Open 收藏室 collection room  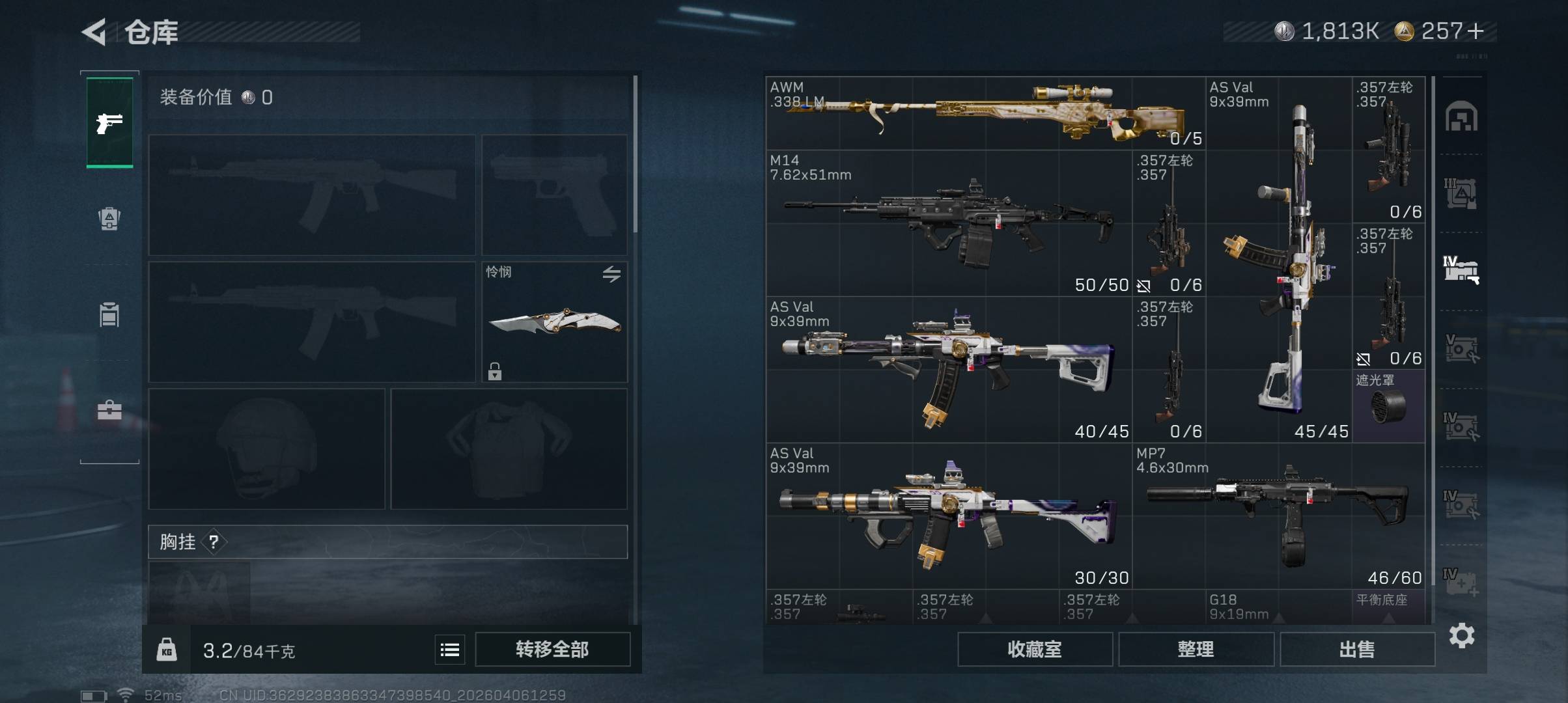point(1034,649)
